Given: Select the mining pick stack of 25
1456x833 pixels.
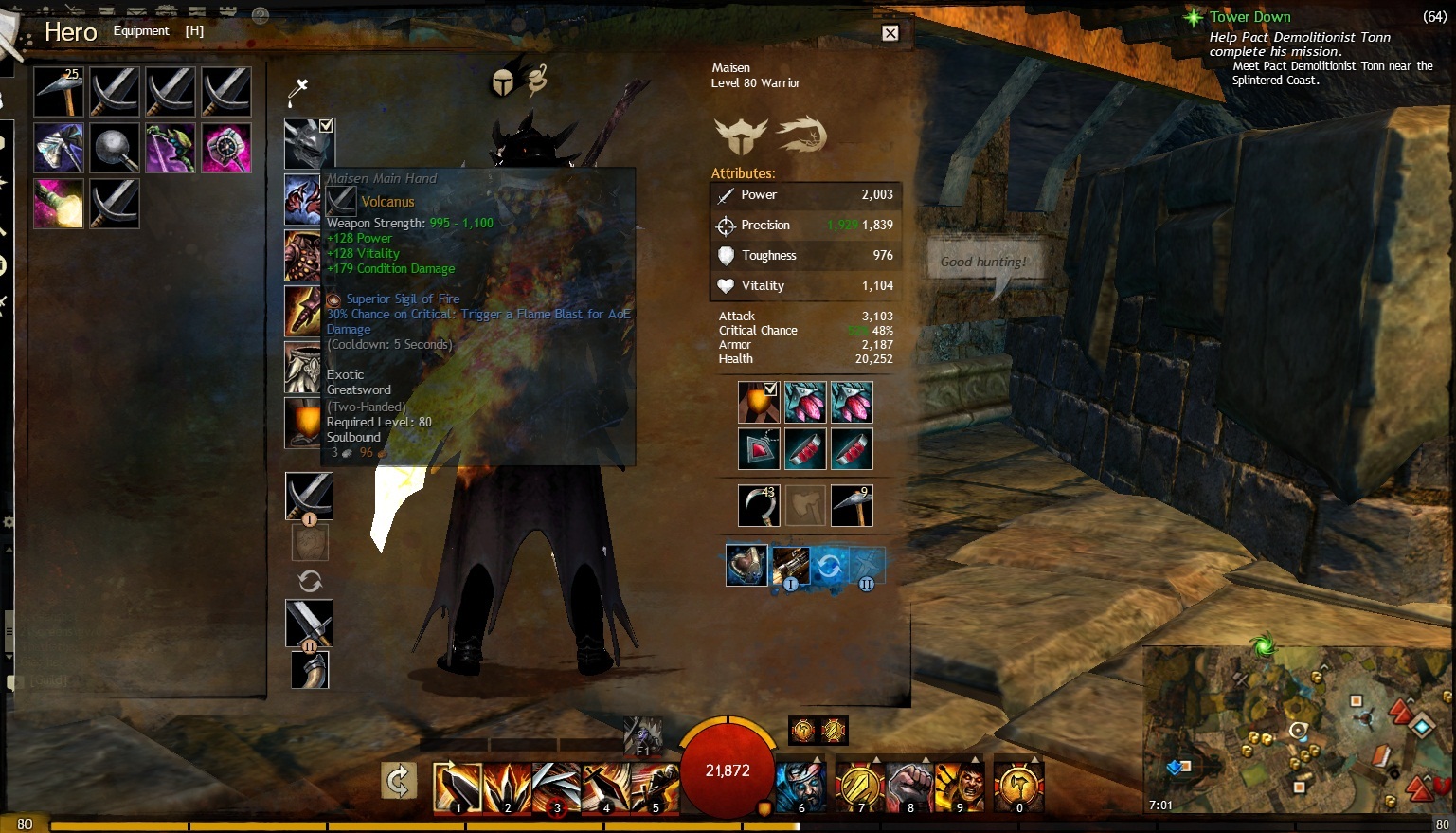Looking at the screenshot, I should 59,91.
